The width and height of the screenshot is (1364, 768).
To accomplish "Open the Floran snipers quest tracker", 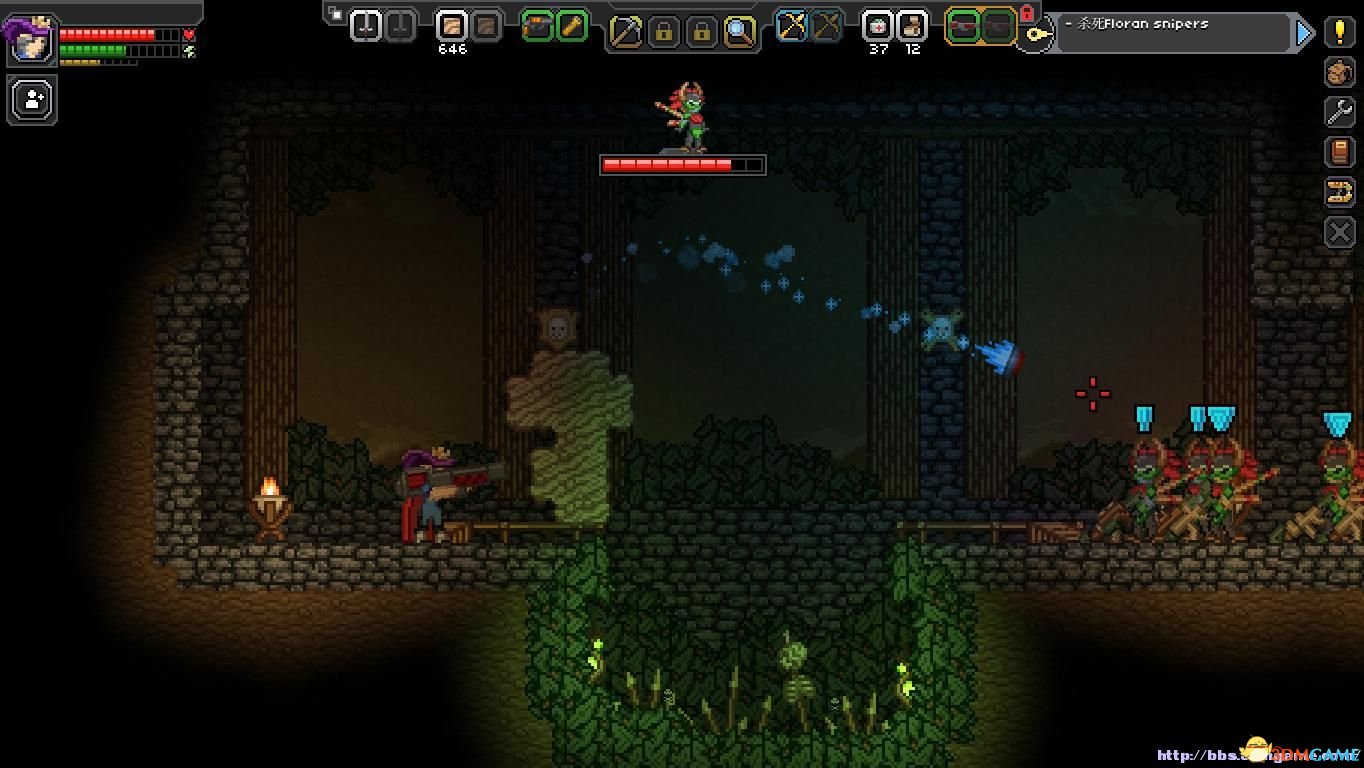I will (x=1170, y=32).
